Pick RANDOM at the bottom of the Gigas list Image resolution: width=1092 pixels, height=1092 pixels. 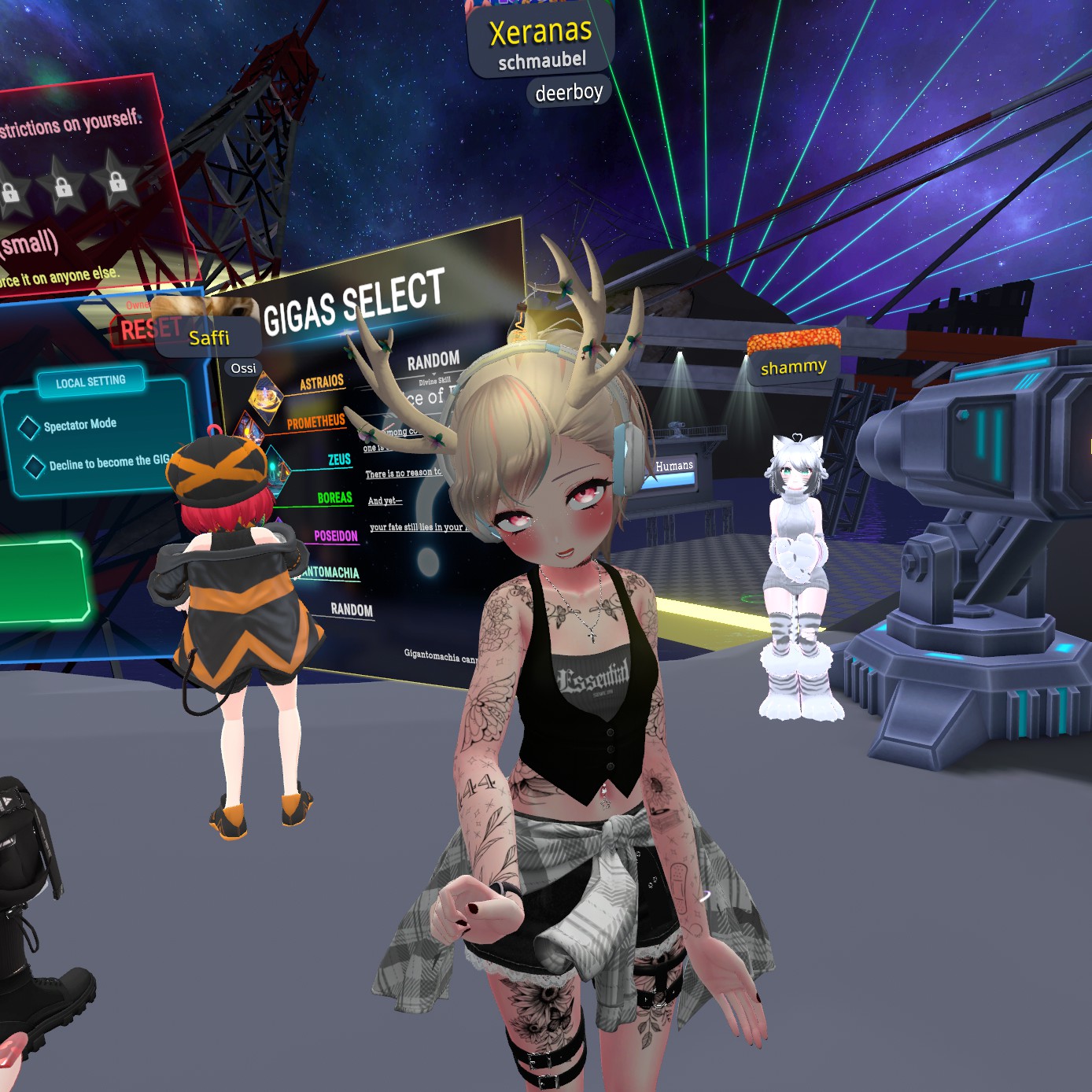coord(351,609)
